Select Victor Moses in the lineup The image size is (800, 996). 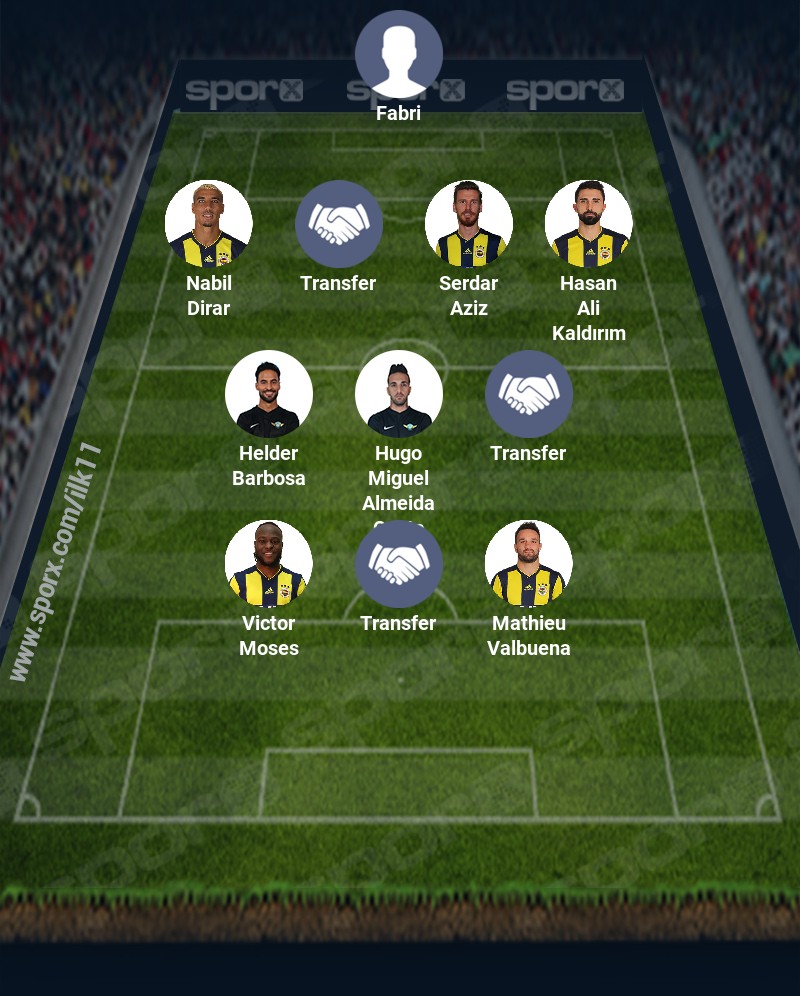point(268,564)
